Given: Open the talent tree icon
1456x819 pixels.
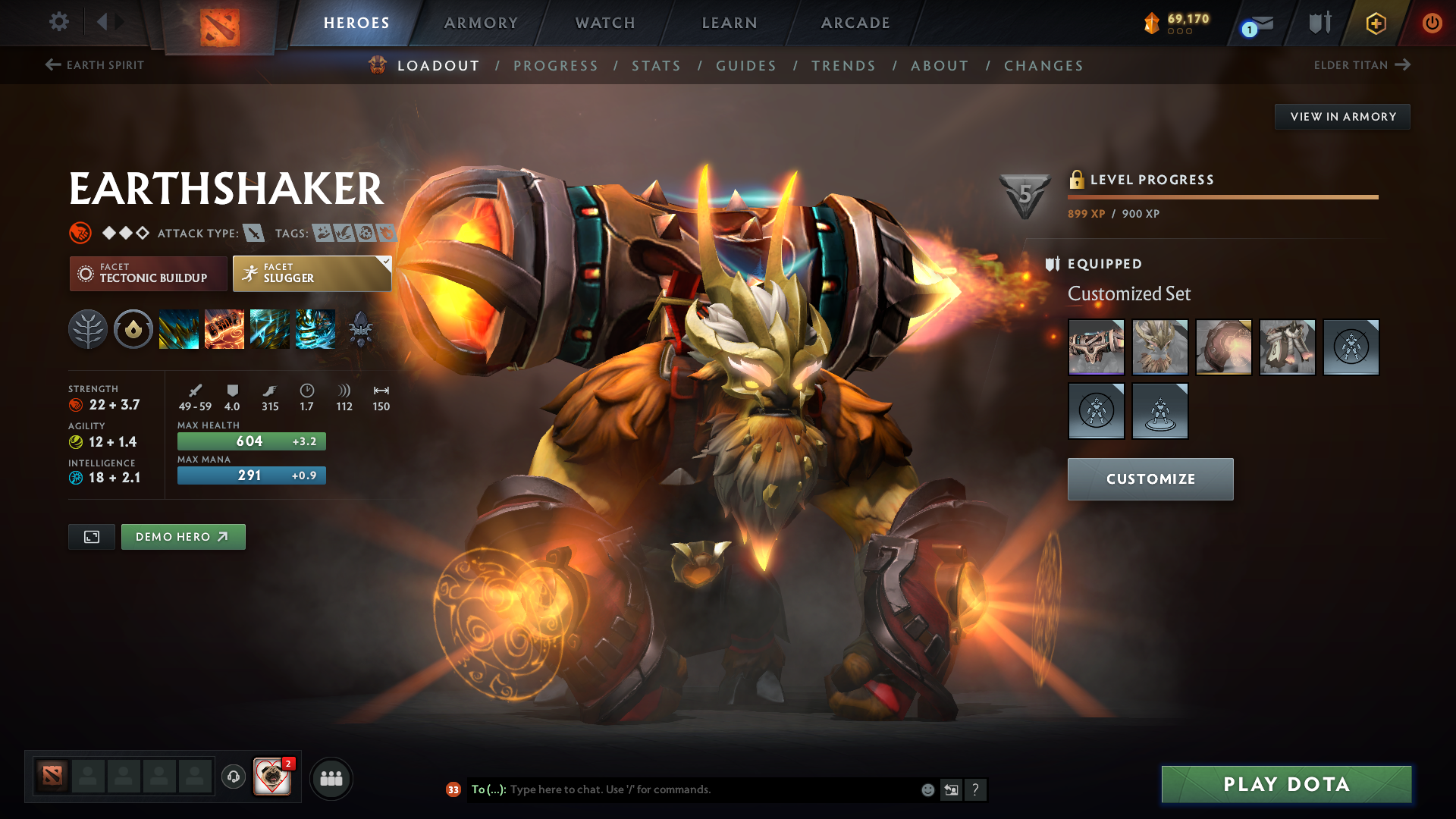Looking at the screenshot, I should coord(88,329).
